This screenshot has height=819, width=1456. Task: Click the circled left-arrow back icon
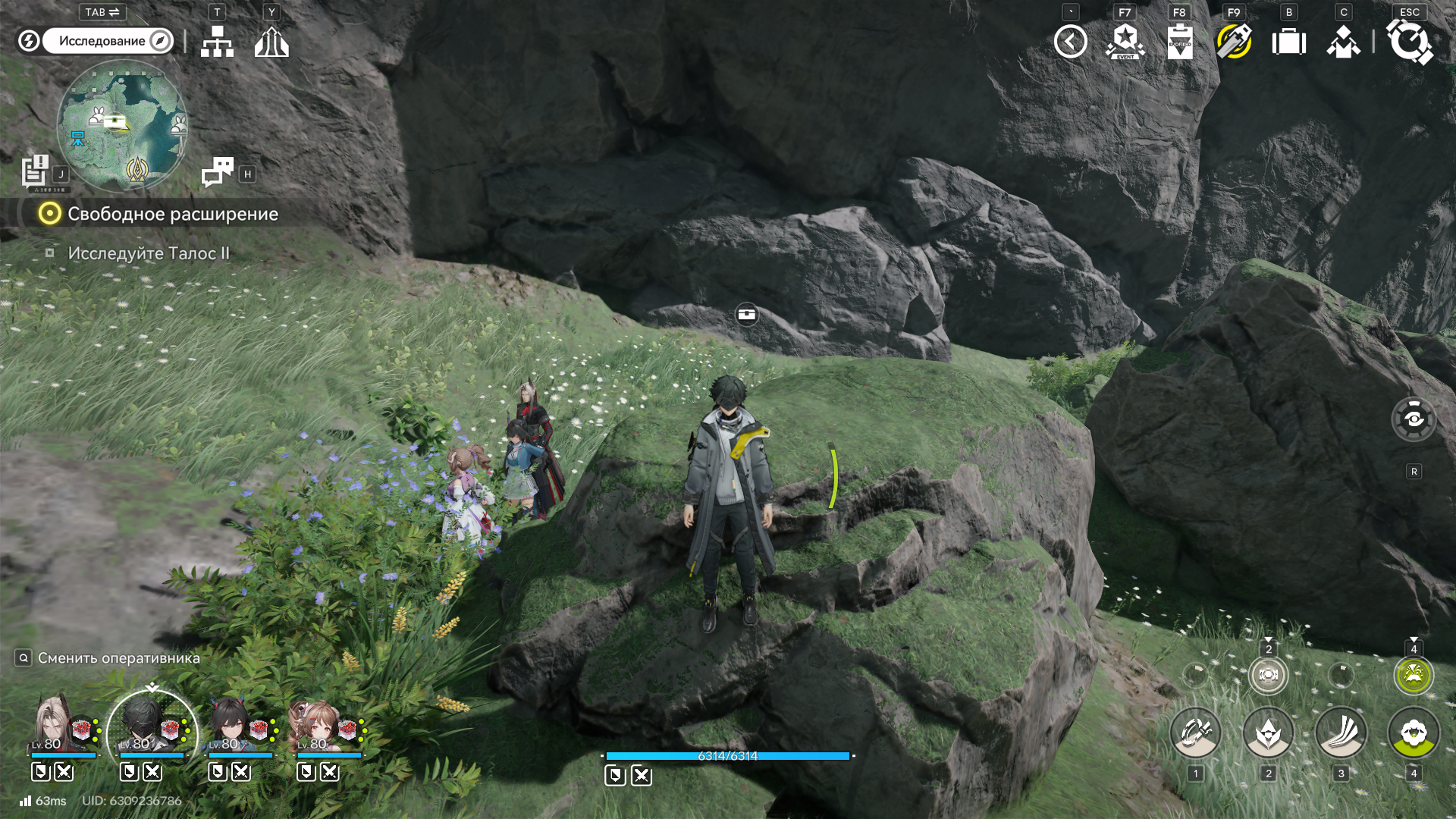[1070, 42]
